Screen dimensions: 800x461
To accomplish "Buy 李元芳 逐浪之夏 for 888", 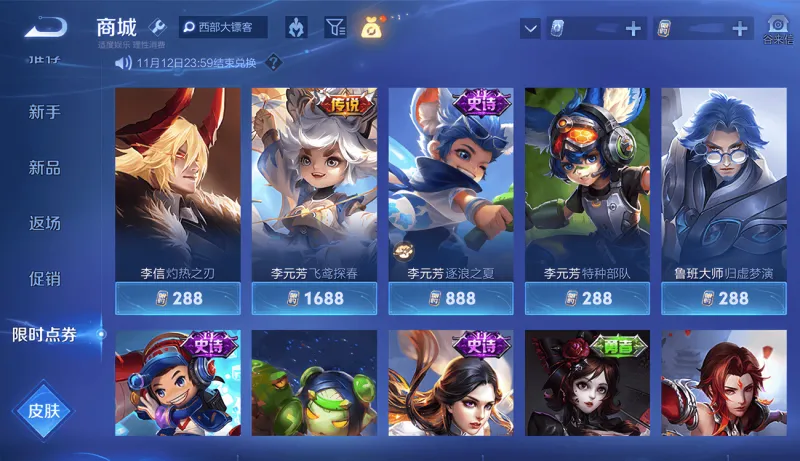I will (x=450, y=298).
